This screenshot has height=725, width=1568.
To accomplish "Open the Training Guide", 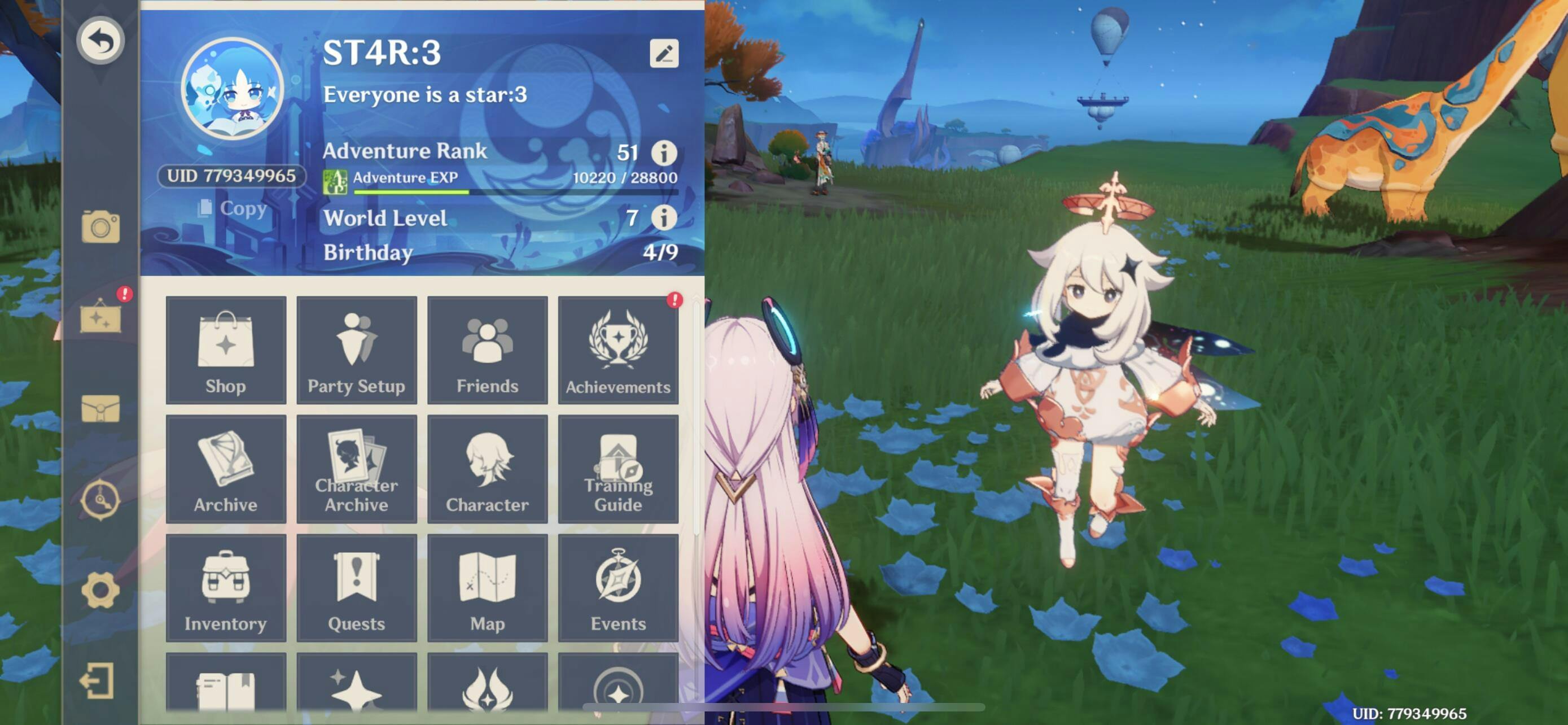I will tap(618, 469).
